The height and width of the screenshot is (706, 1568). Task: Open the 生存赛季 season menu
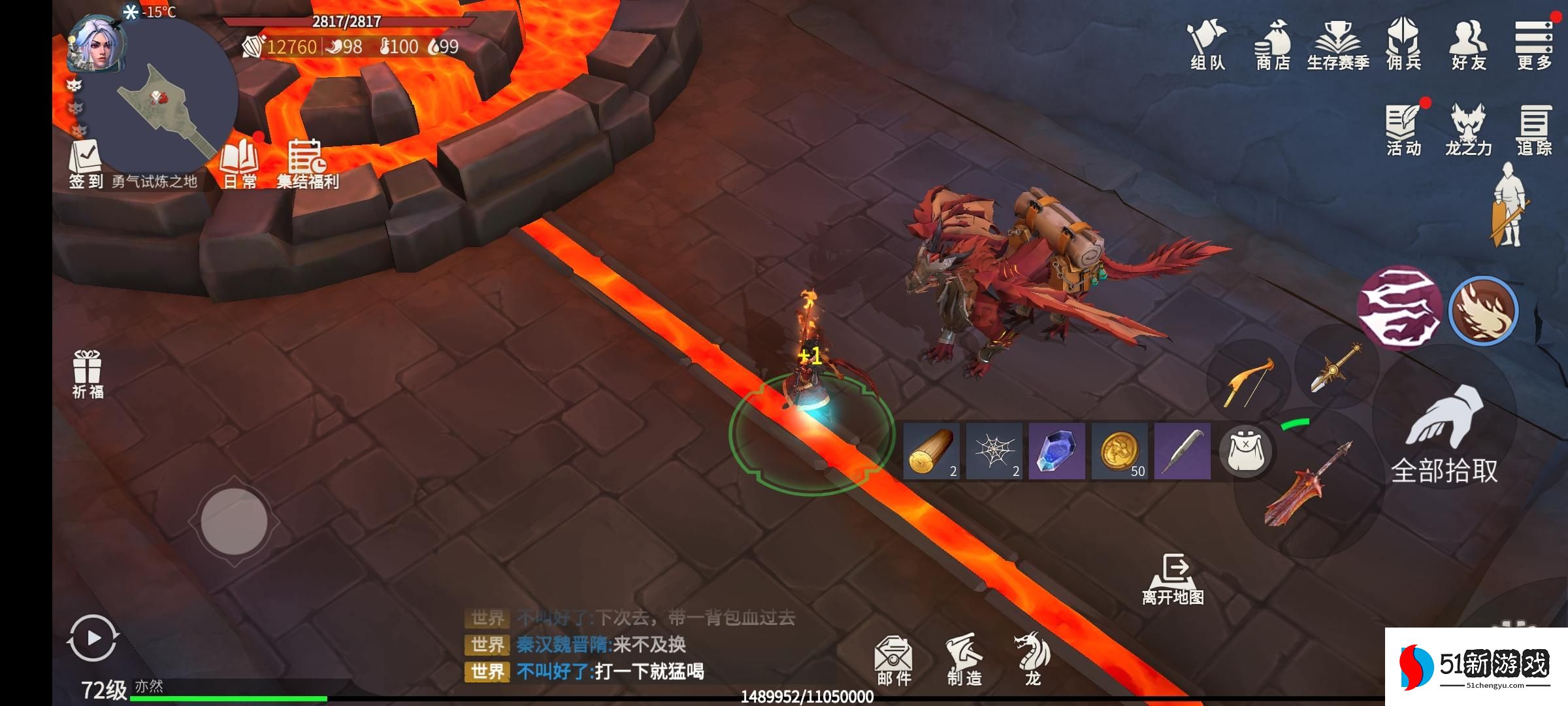click(1337, 44)
